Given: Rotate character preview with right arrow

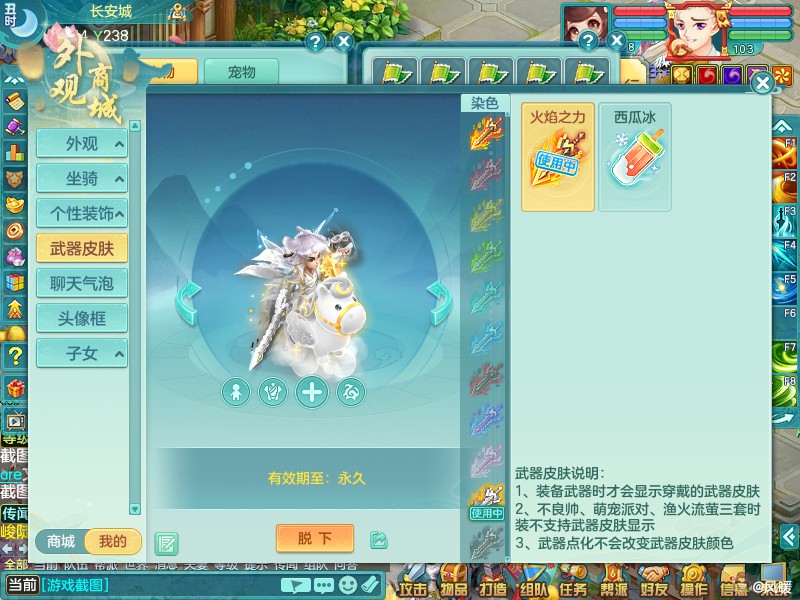Looking at the screenshot, I should tap(438, 294).
